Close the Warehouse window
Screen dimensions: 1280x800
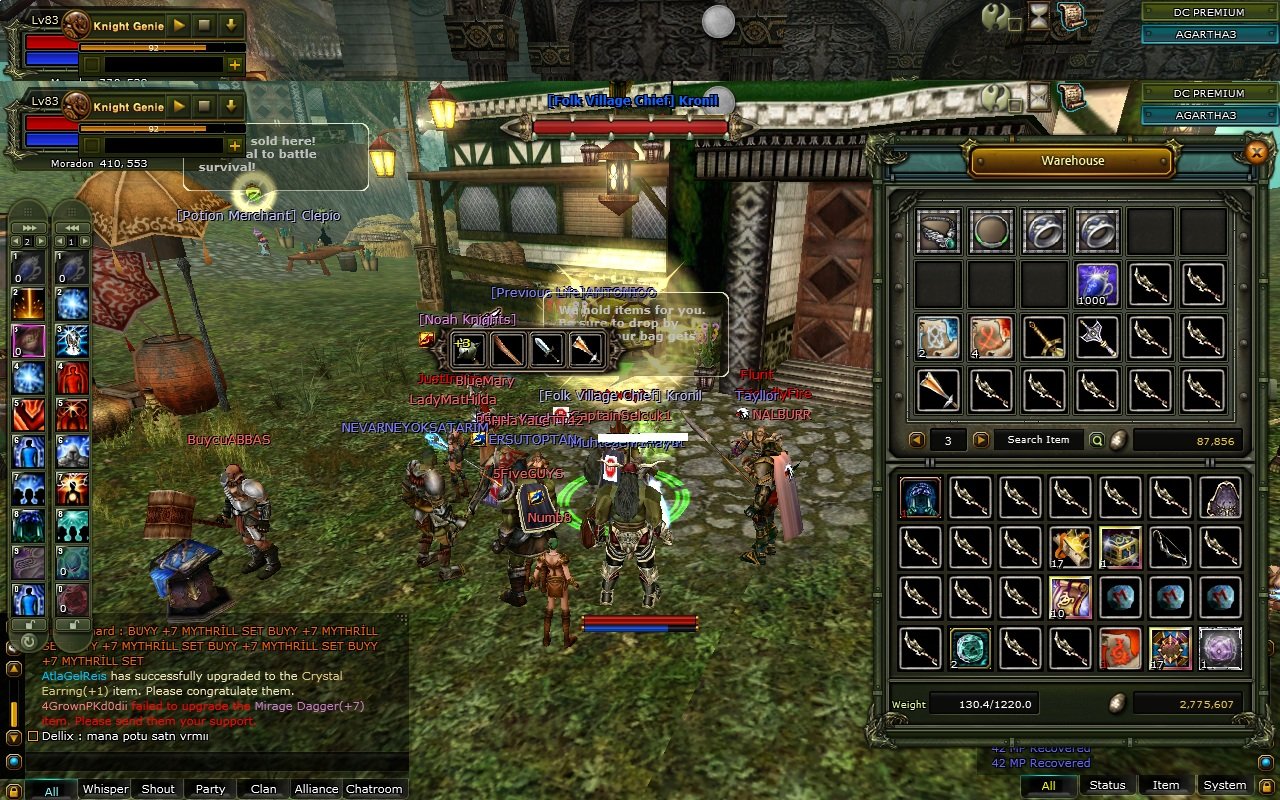coord(1257,152)
